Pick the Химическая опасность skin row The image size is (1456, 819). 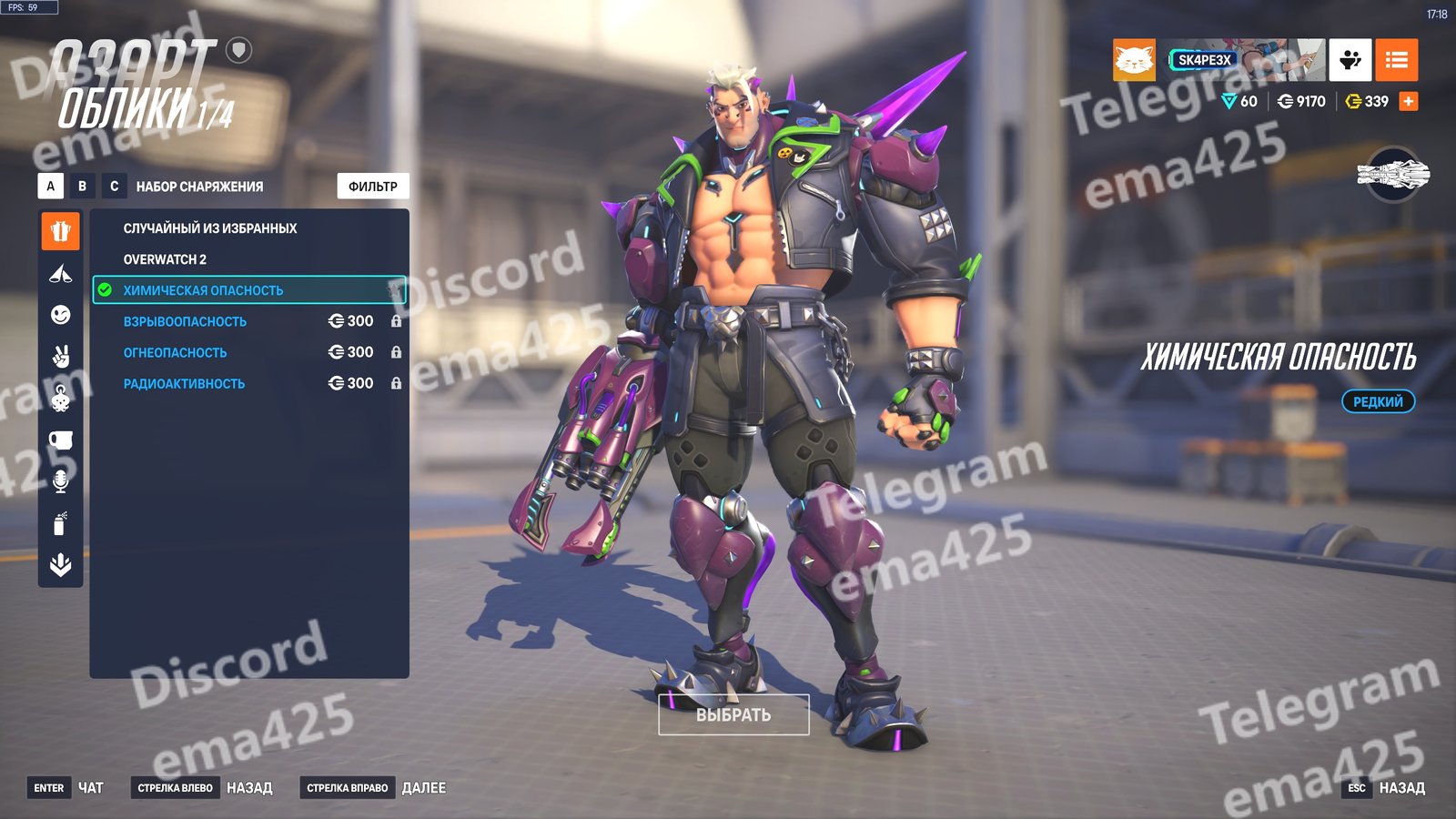point(203,290)
